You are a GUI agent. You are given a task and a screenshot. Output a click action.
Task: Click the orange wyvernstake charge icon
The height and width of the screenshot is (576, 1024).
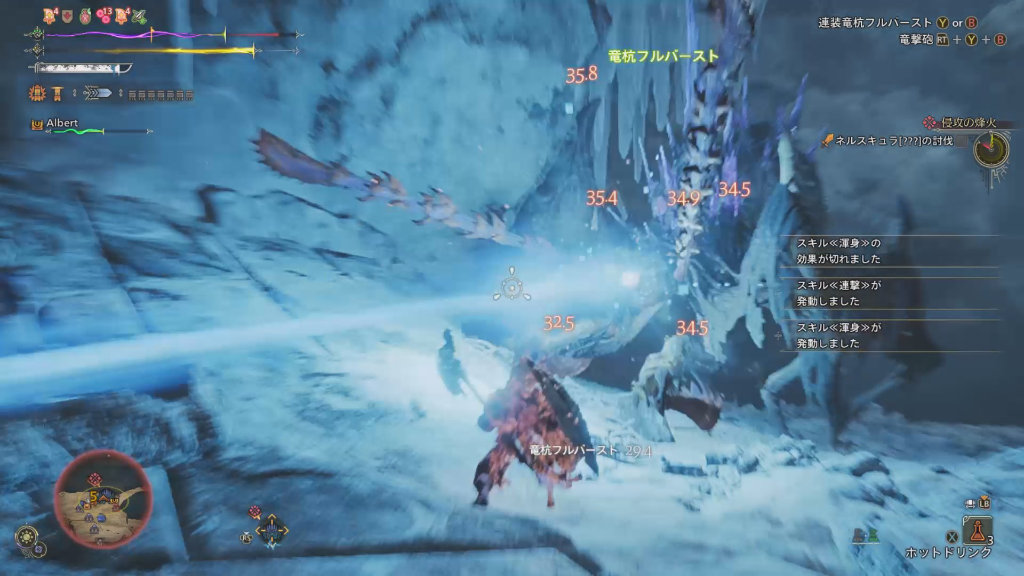38,94
